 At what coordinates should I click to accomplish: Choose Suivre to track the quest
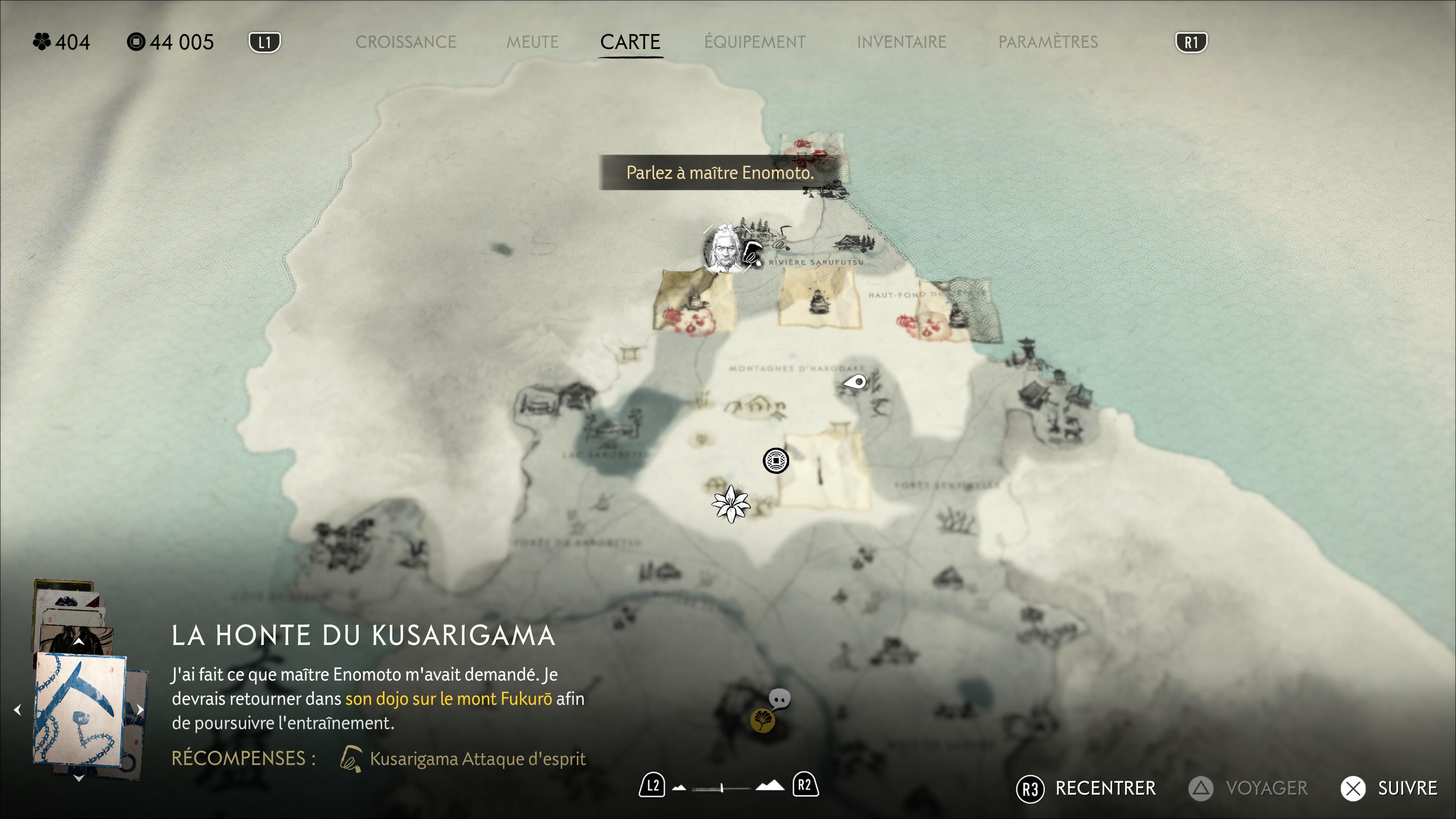(1406, 788)
